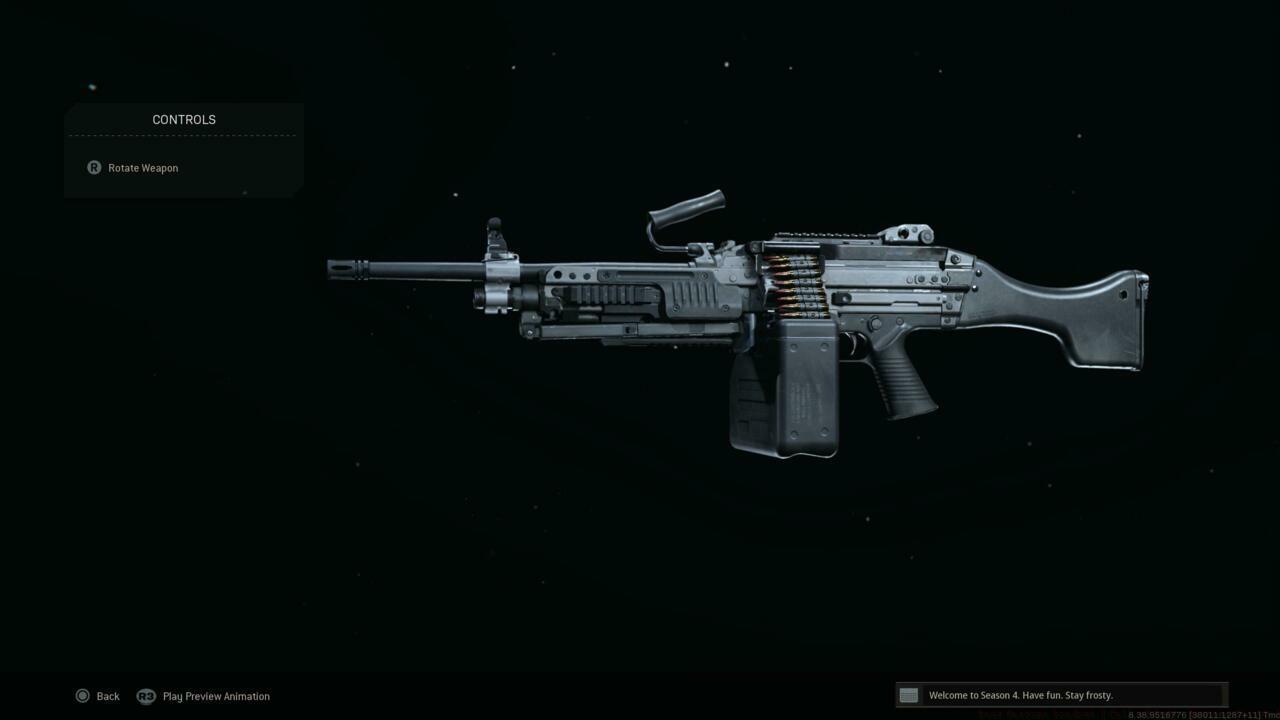Select the R3 button icon
Viewport: 1280px width, 720px height.
146,696
